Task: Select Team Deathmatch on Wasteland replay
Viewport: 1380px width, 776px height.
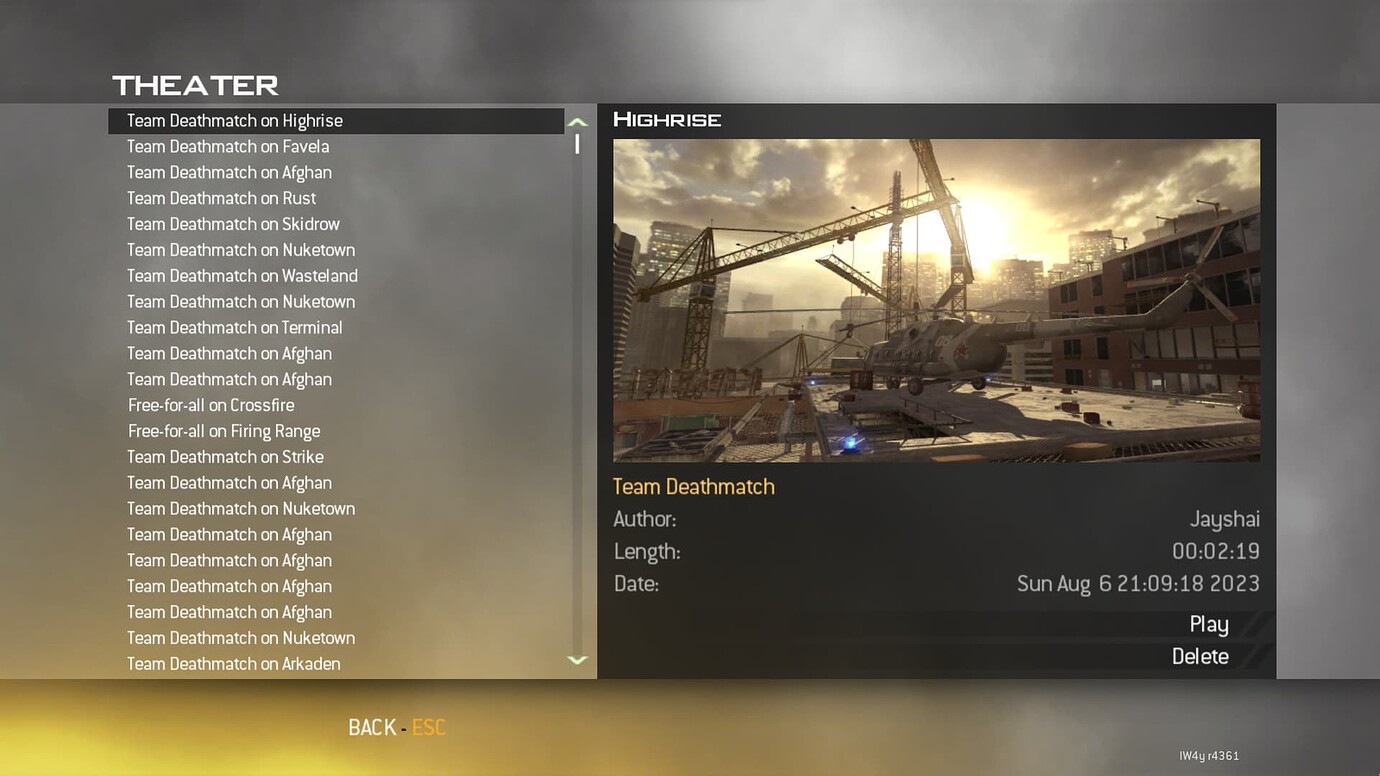Action: [x=242, y=275]
